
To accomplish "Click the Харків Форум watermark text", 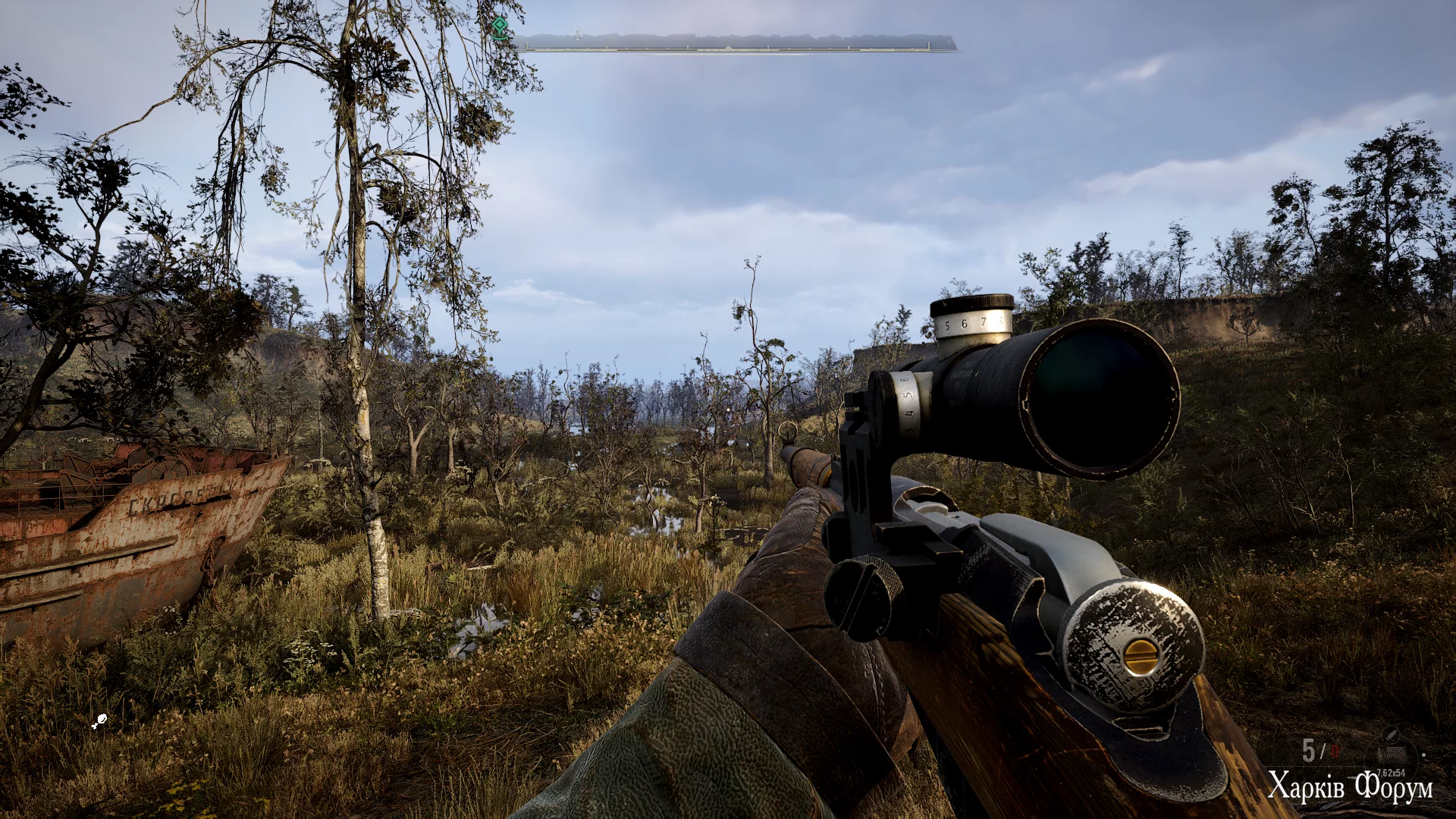I will point(1350,786).
